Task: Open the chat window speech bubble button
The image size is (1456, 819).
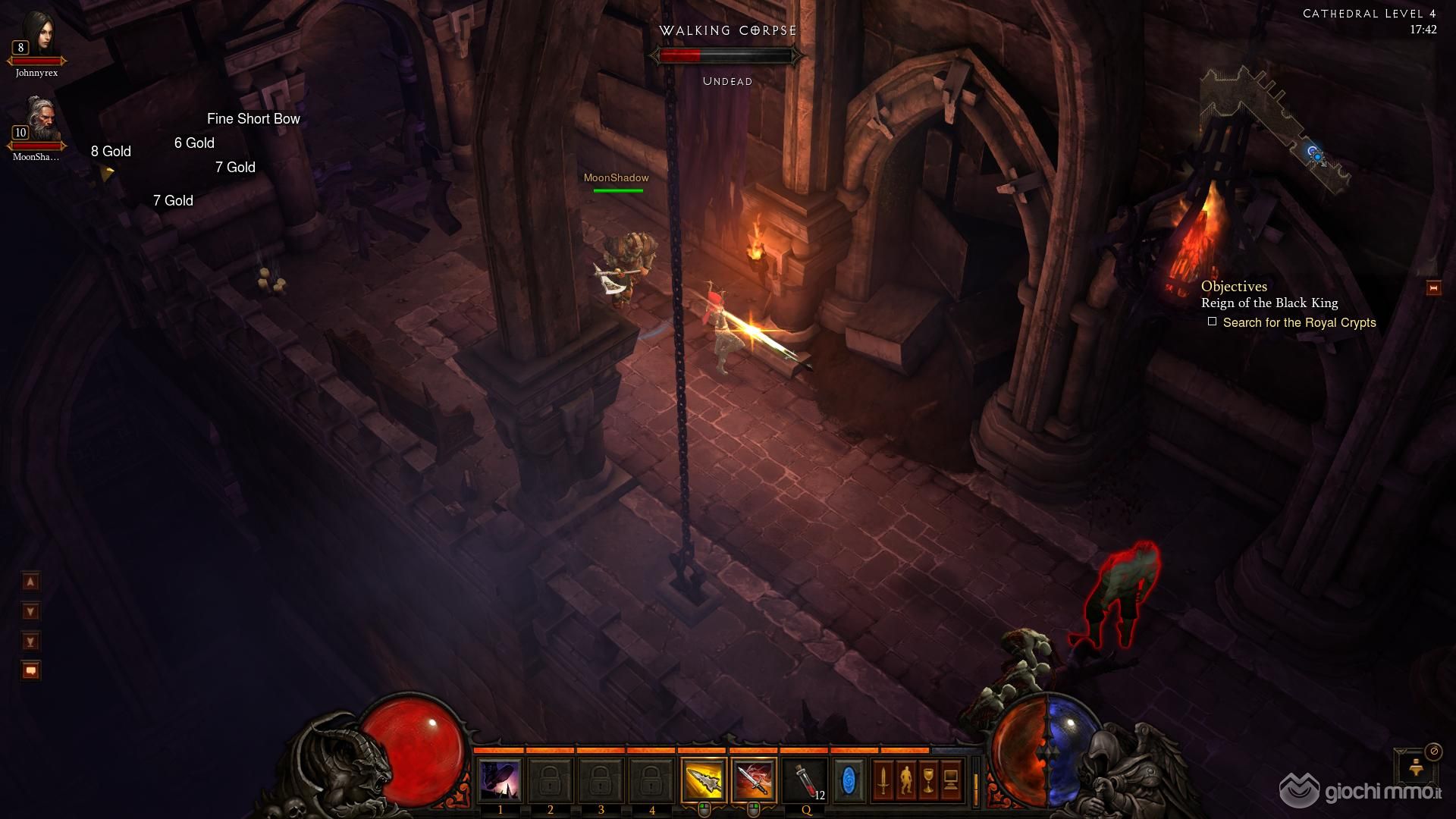Action: (x=30, y=671)
